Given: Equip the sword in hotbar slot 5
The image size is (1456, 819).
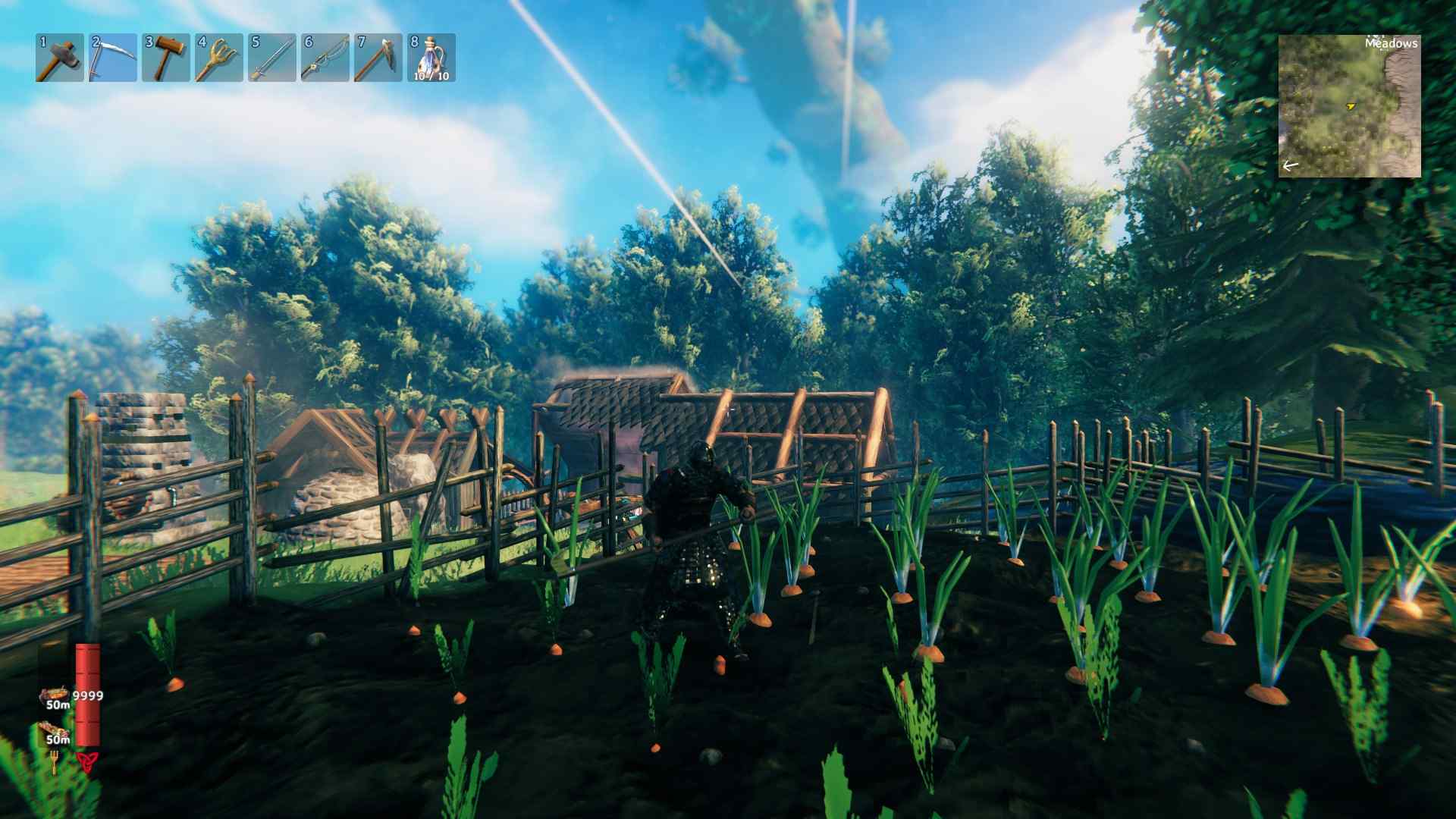Looking at the screenshot, I should pos(271,57).
